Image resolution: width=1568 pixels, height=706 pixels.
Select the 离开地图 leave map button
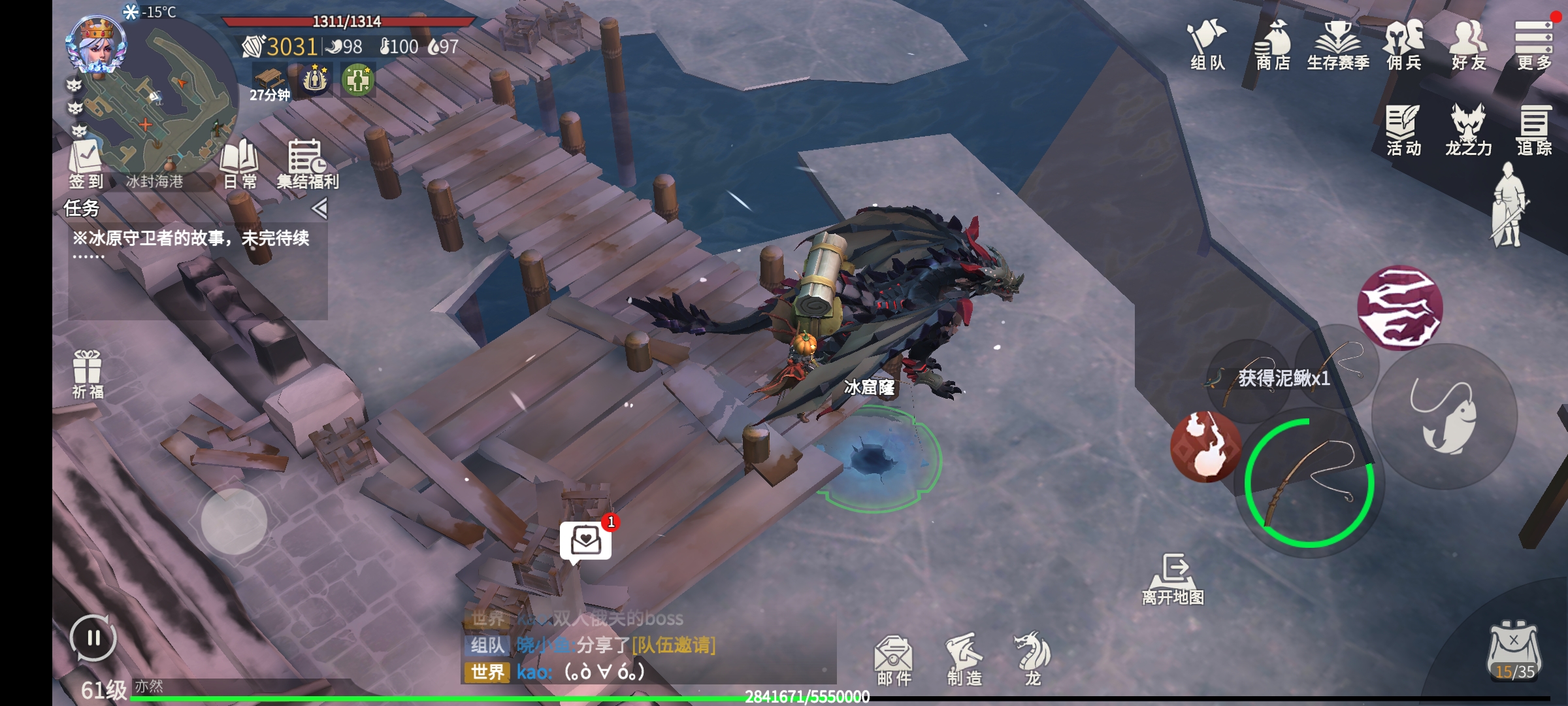point(1173,579)
